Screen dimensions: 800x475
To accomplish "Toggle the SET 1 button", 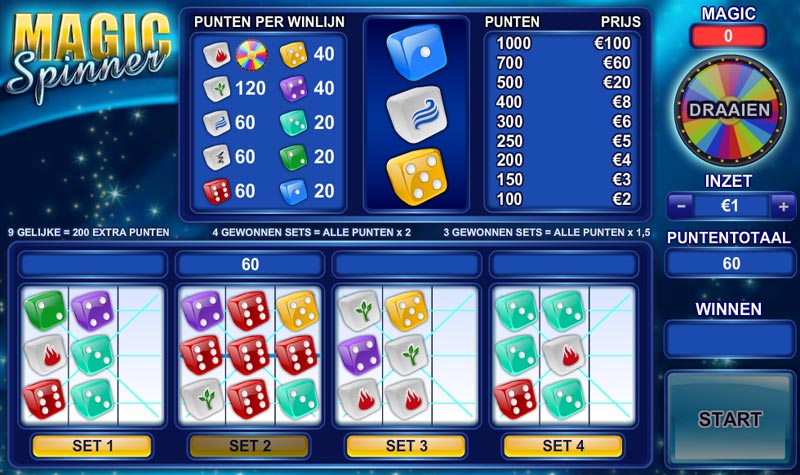I will click(x=91, y=445).
